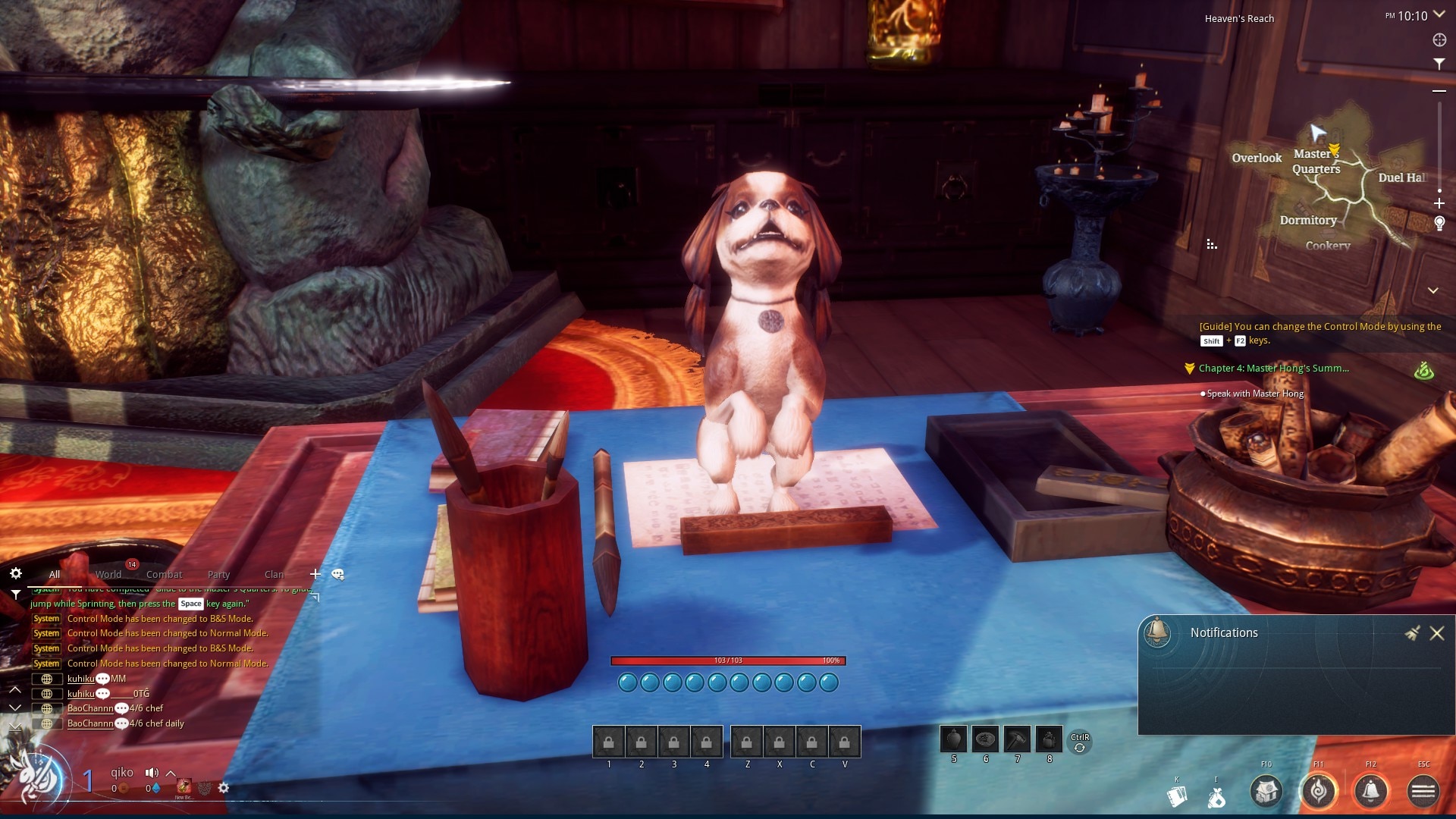Open the skill book icon
Screen dimensions: 1456x819
pos(1177,796)
